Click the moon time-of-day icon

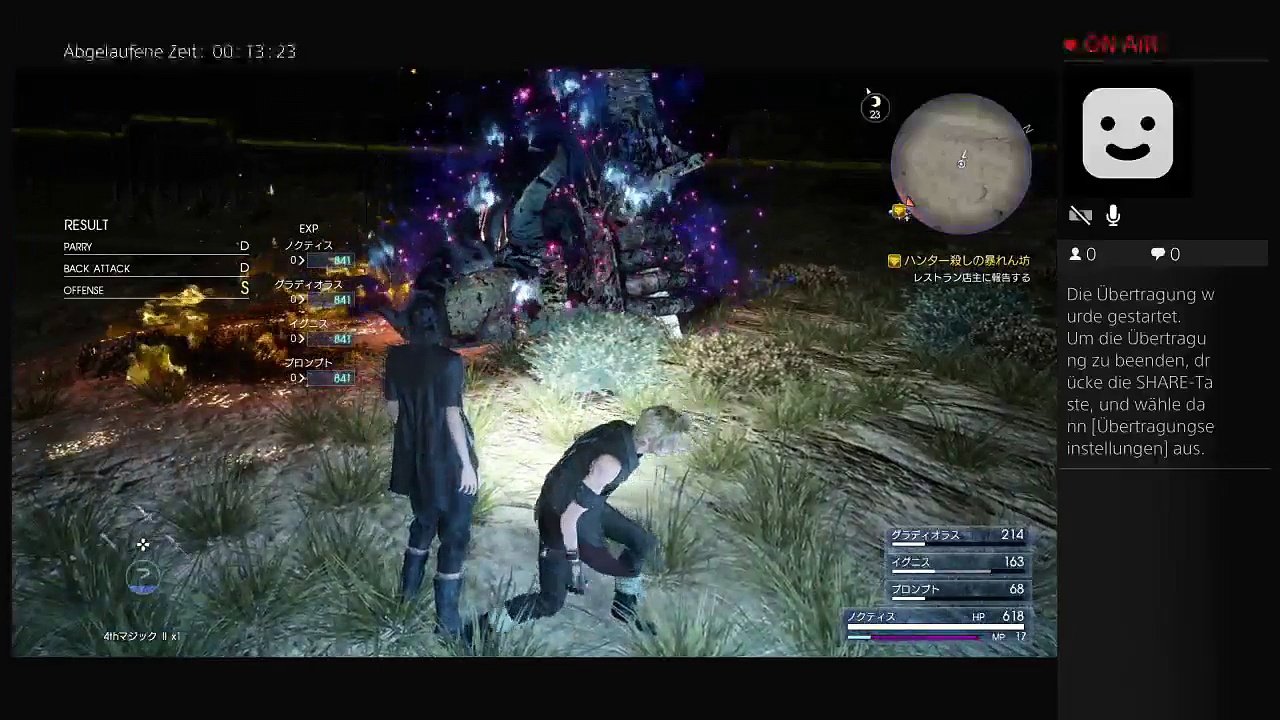(x=875, y=103)
